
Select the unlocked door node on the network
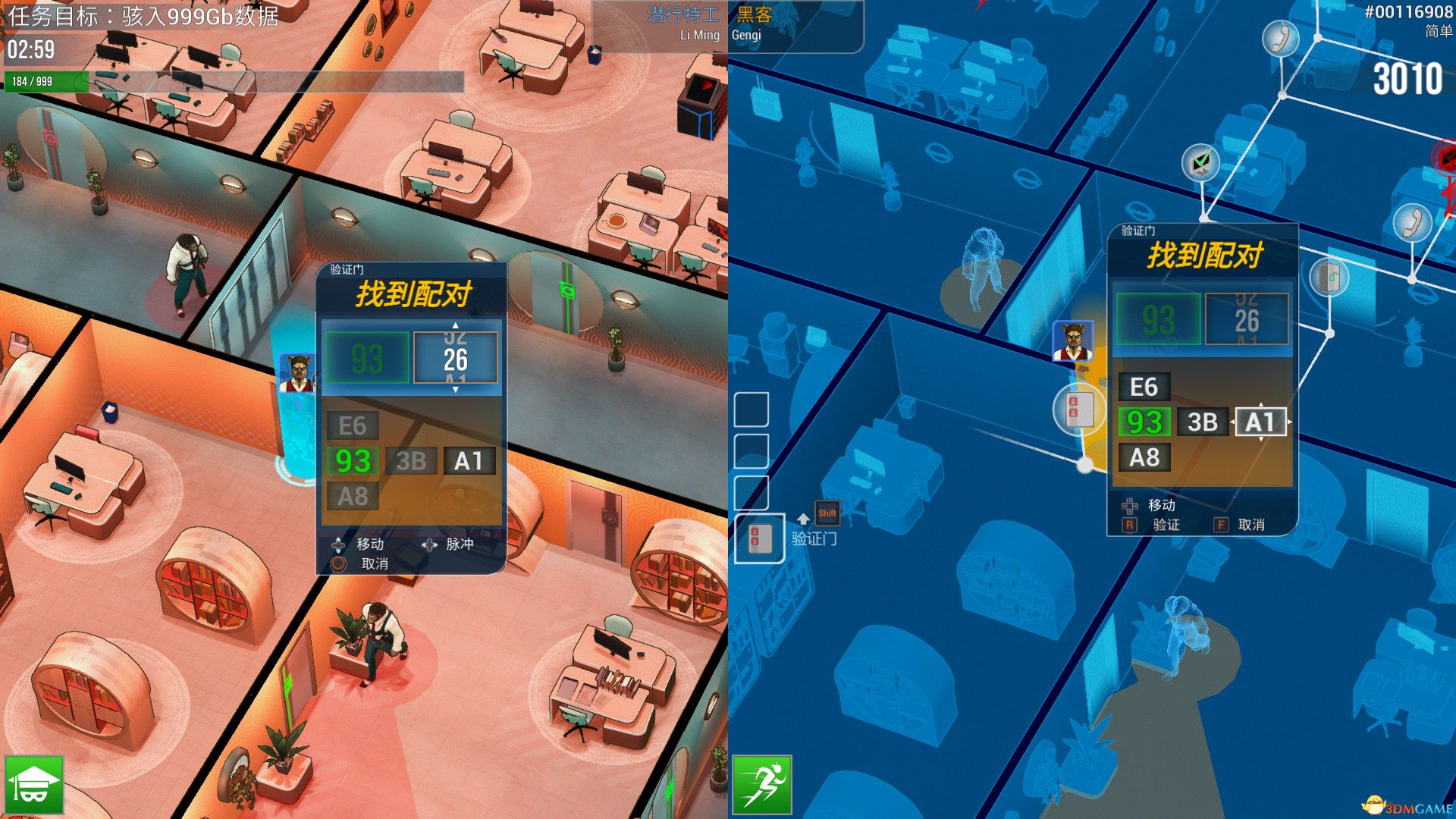click(1329, 277)
